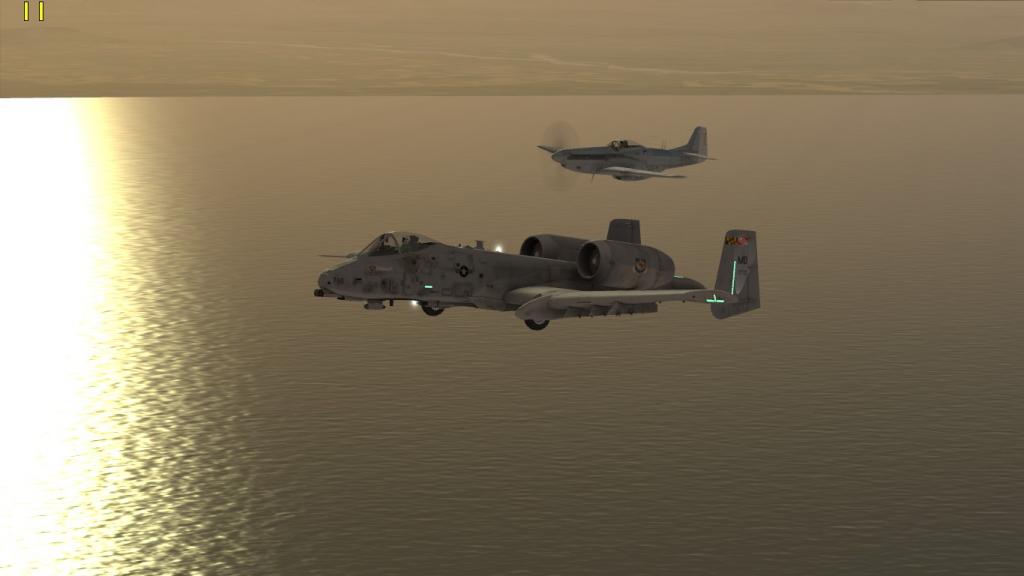Click the yellow pause icon
This screenshot has height=576, width=1024.
click(34, 11)
